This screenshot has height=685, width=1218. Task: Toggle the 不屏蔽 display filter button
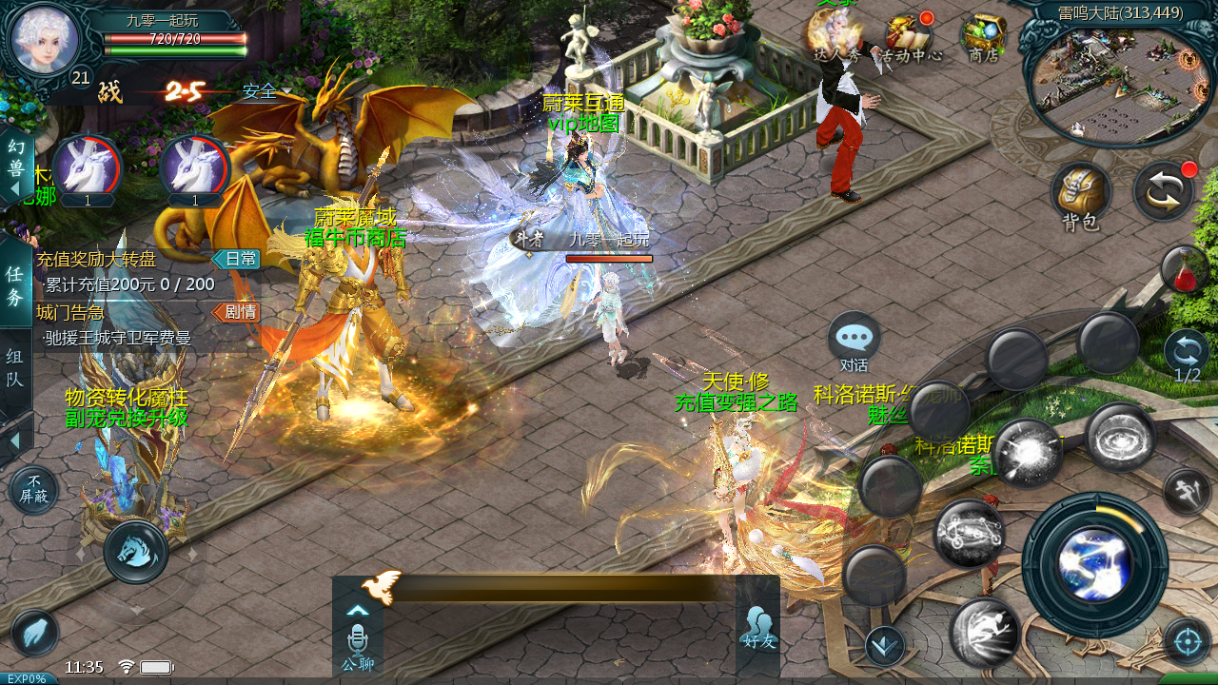point(33,491)
